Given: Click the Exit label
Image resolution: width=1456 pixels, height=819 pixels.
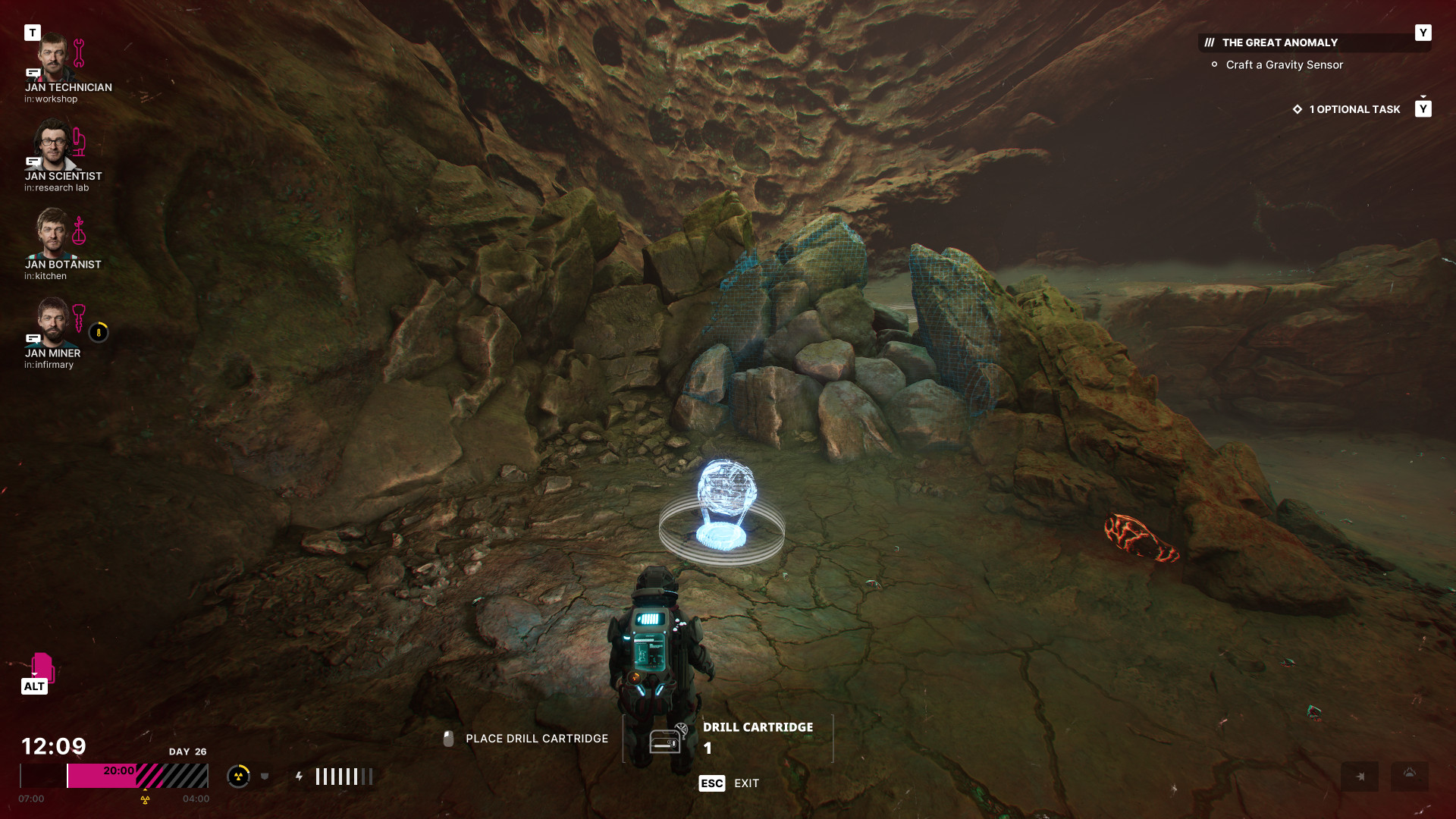Looking at the screenshot, I should (746, 783).
